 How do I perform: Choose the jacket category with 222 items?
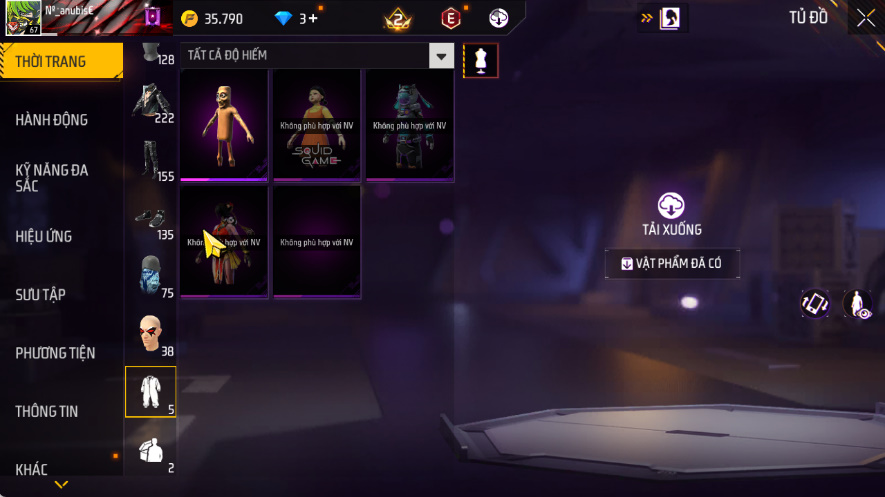(x=150, y=103)
